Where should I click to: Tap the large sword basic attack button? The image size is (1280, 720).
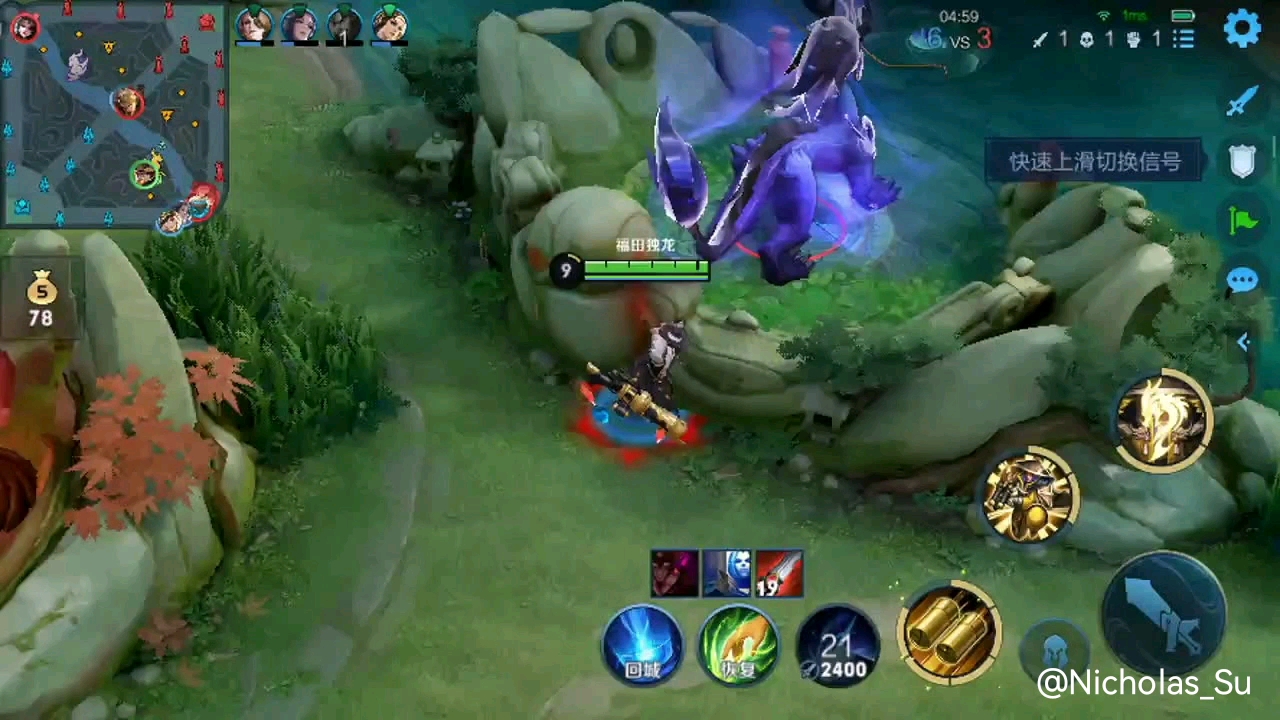pos(1164,612)
